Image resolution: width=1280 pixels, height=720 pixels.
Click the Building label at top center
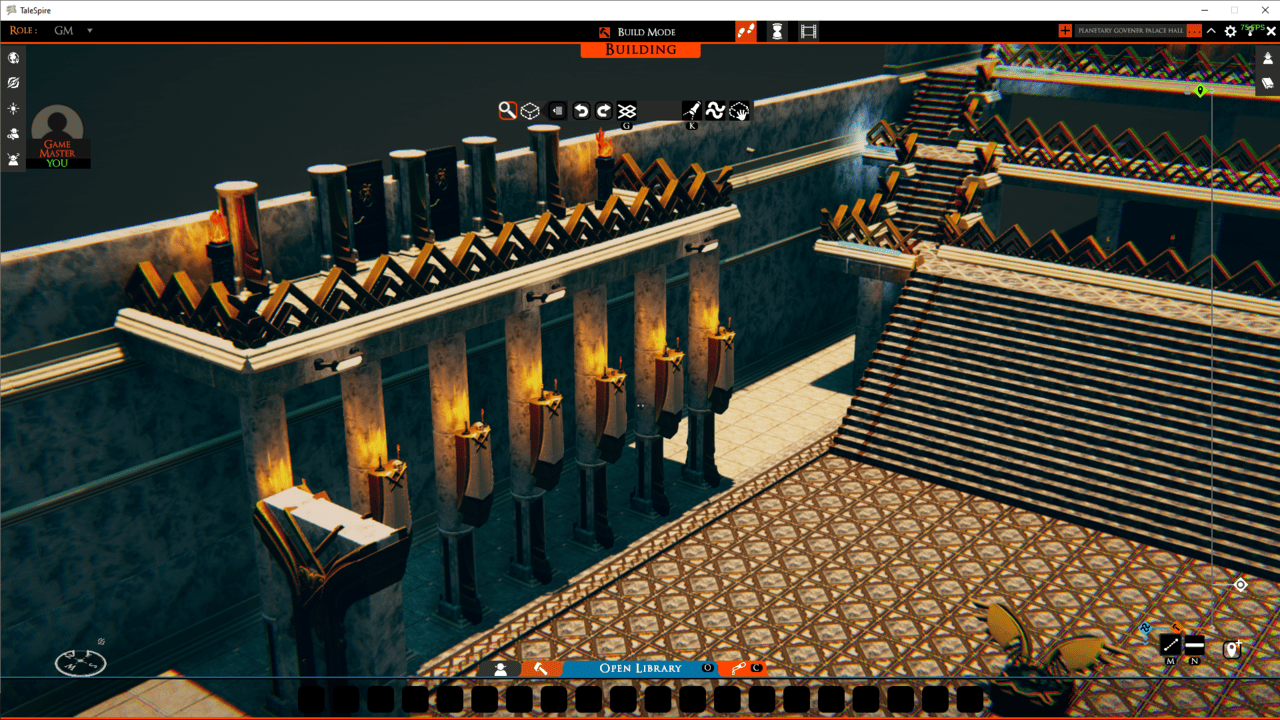(x=640, y=50)
